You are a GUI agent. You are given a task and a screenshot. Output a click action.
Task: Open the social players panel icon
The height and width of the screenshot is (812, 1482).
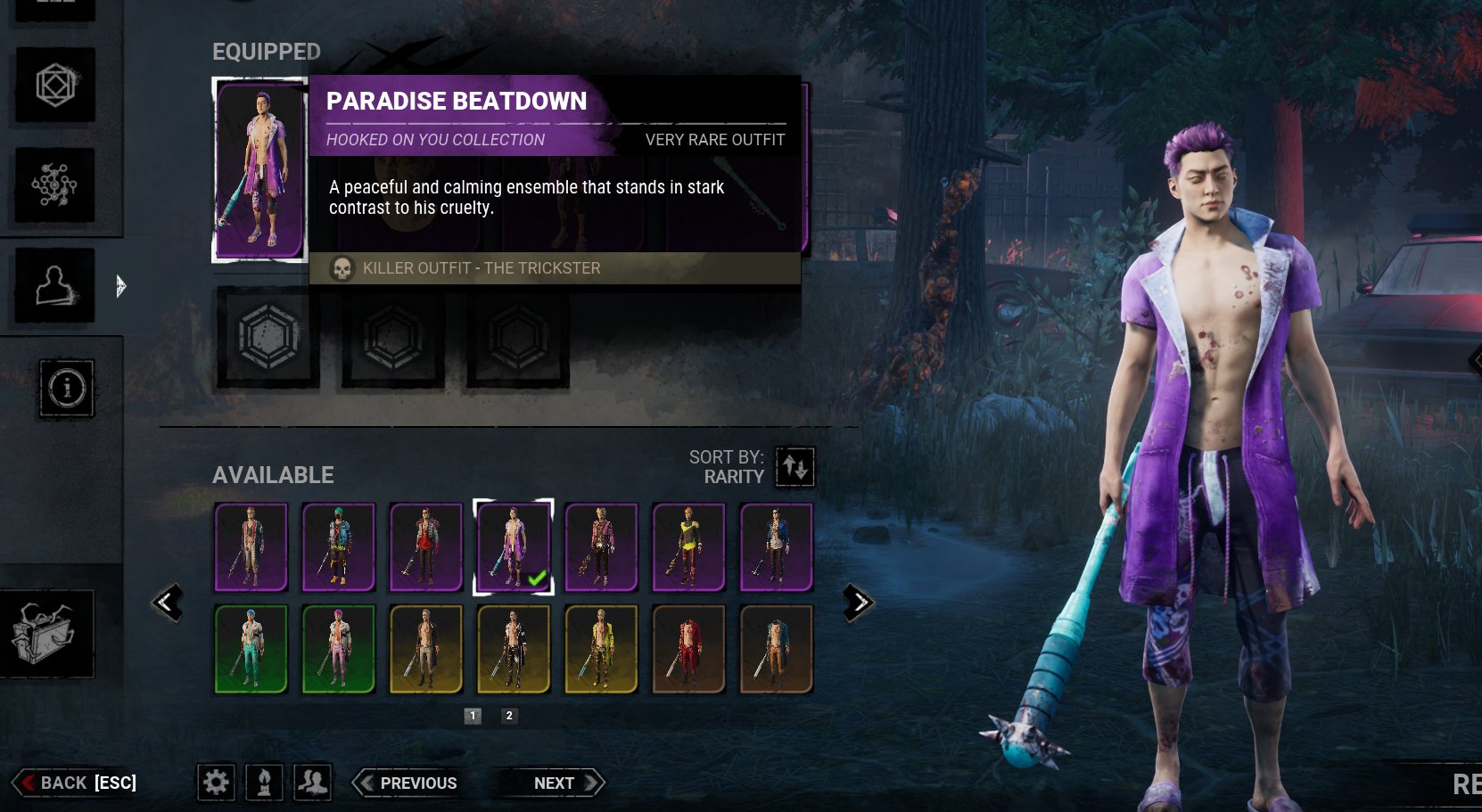click(x=312, y=783)
